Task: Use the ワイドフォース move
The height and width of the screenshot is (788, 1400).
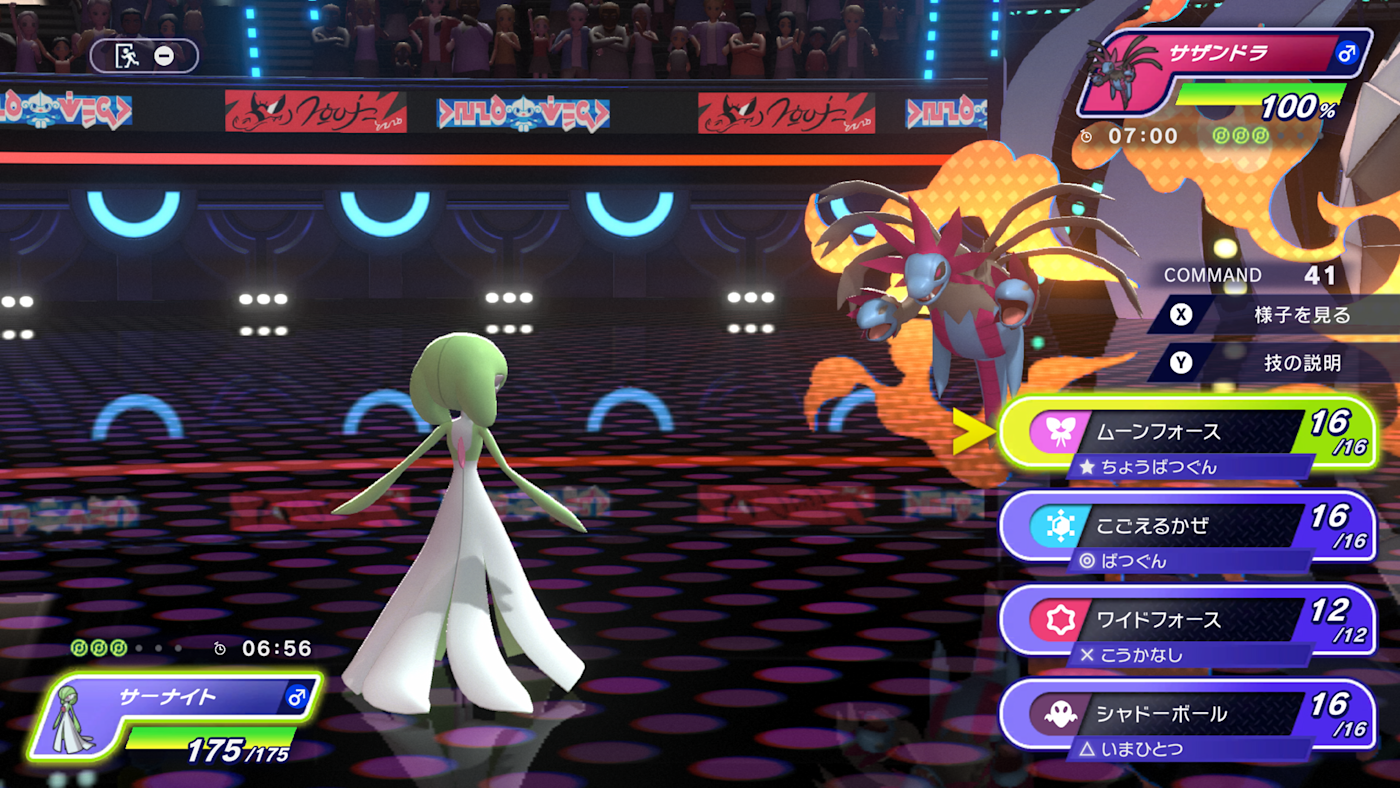Action: pyautogui.click(x=1186, y=621)
